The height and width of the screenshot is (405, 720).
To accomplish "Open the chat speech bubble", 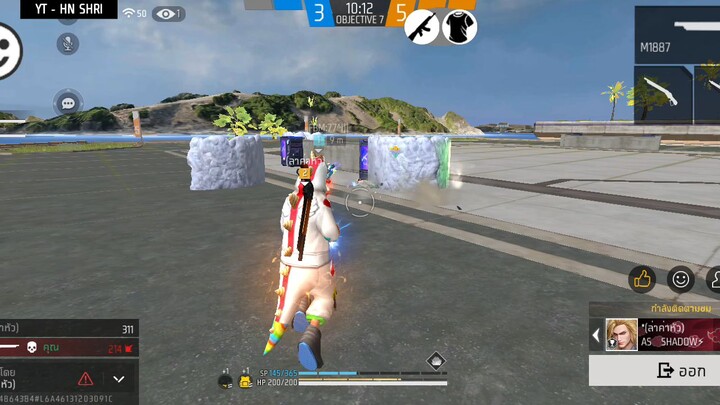I will [x=68, y=102].
